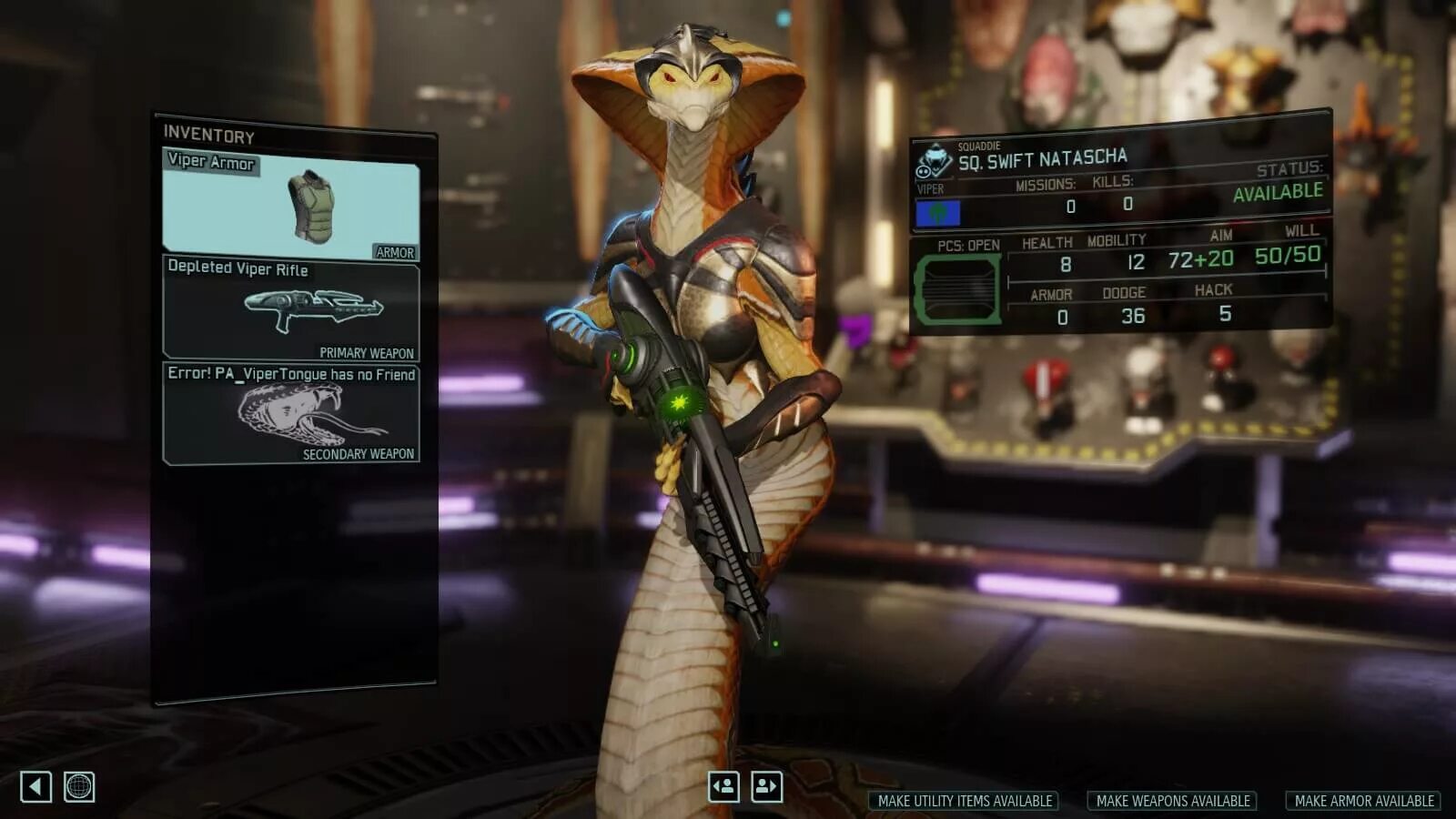Make utility items available
Viewport: 1456px width, 819px height.
(x=965, y=801)
